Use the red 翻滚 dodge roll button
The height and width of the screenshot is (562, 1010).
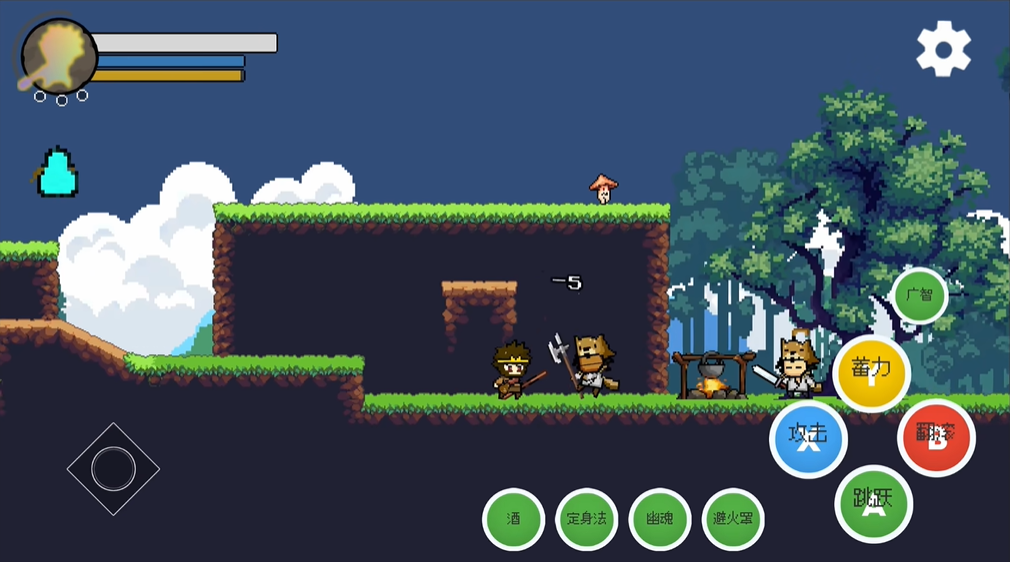936,437
